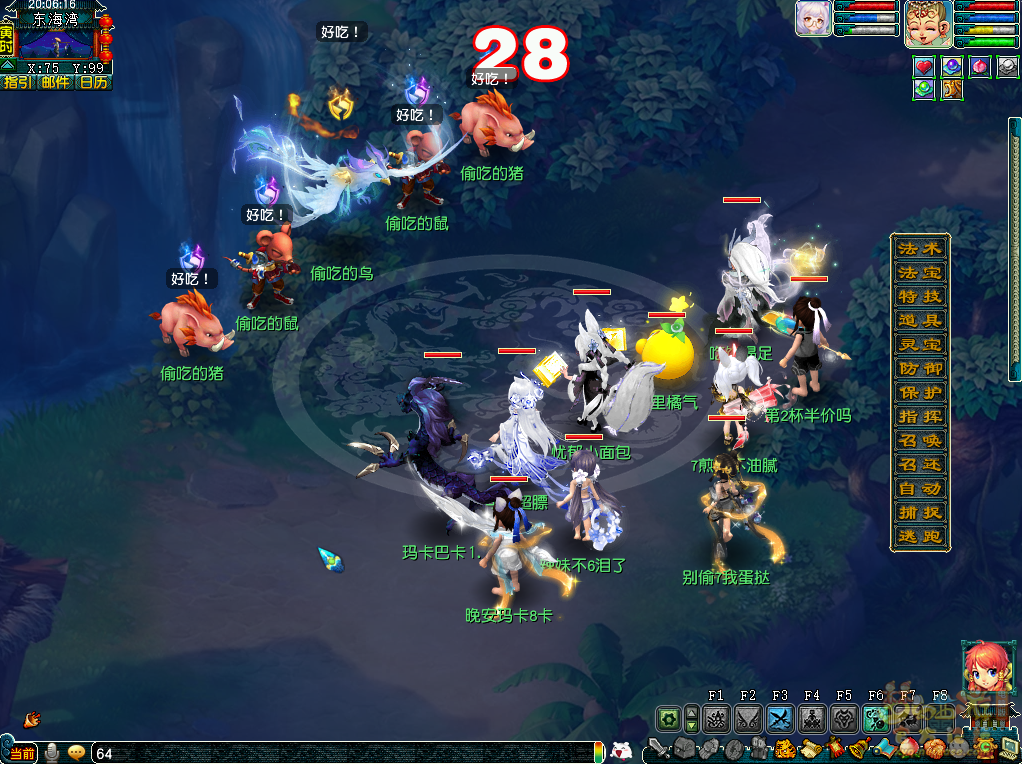This screenshot has width=1022, height=764.
Task: Select the 东海湾 minimap thumbnail
Action: (x=56, y=43)
